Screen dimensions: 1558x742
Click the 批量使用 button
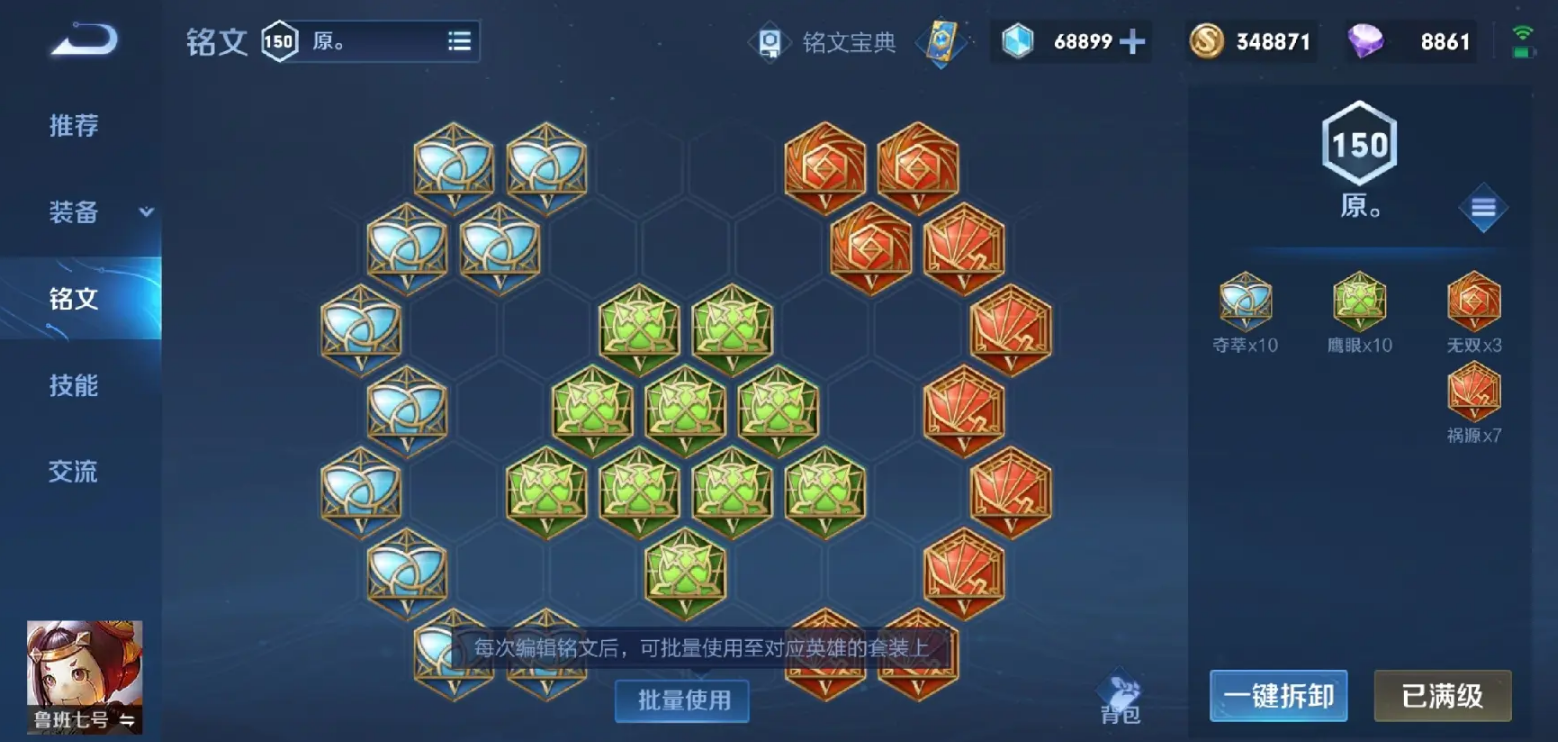681,701
